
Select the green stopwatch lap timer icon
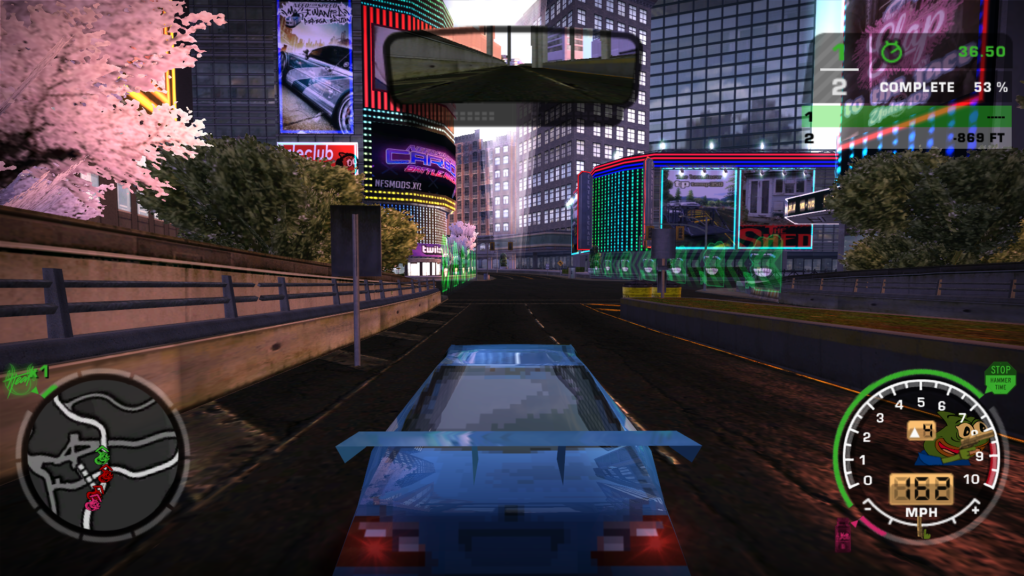890,51
